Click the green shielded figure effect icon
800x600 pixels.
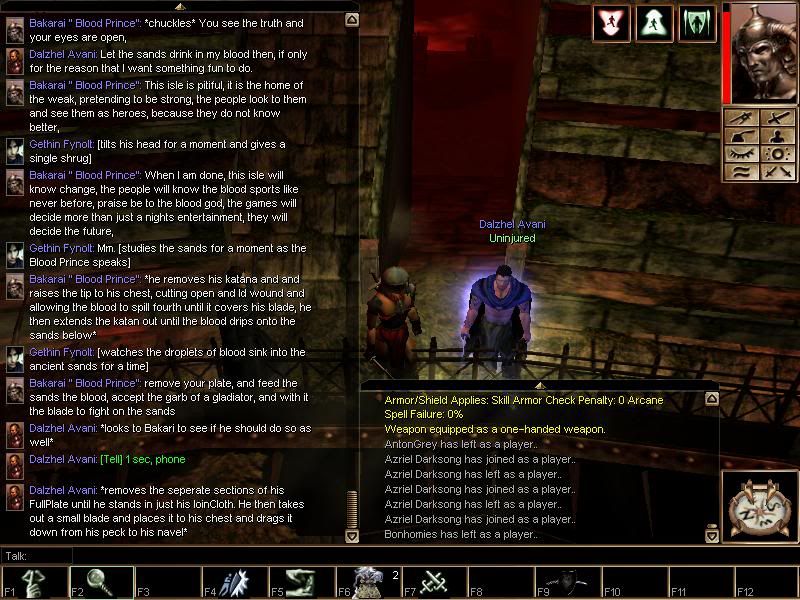[697, 24]
